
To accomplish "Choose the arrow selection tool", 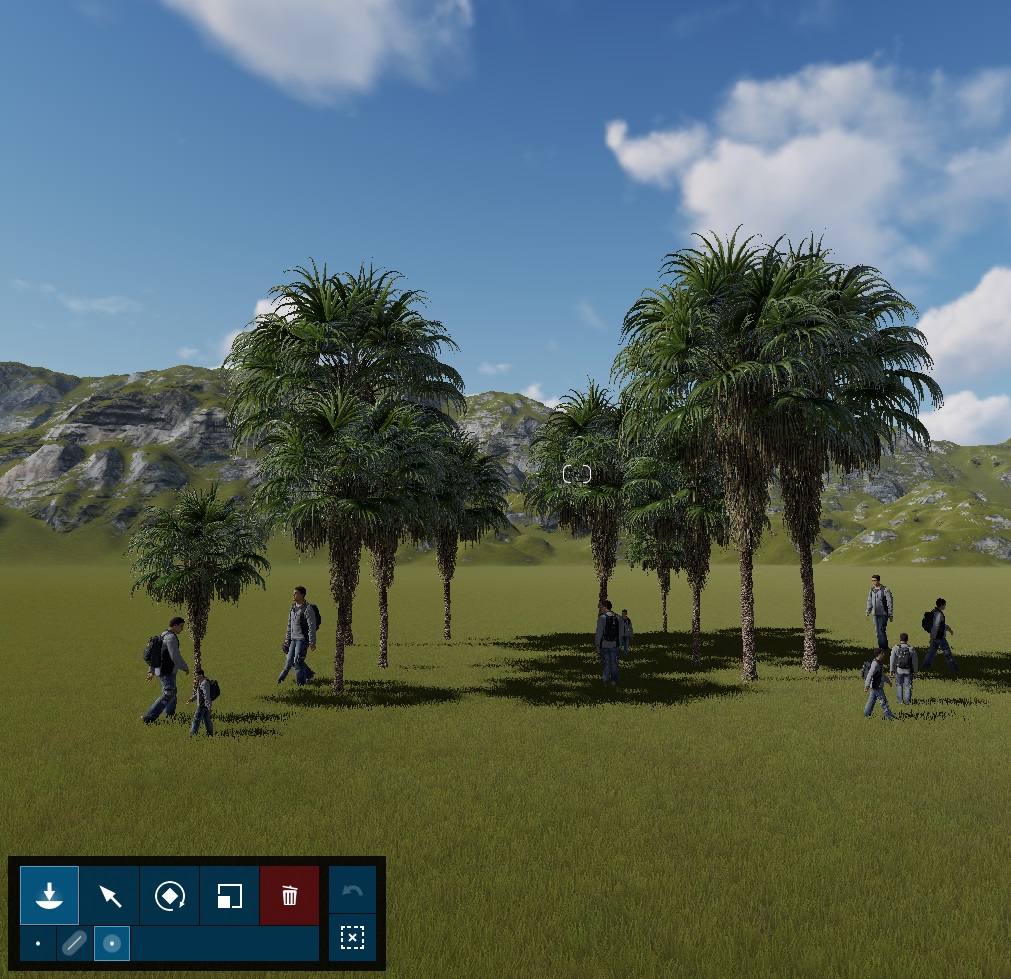I will click(110, 895).
